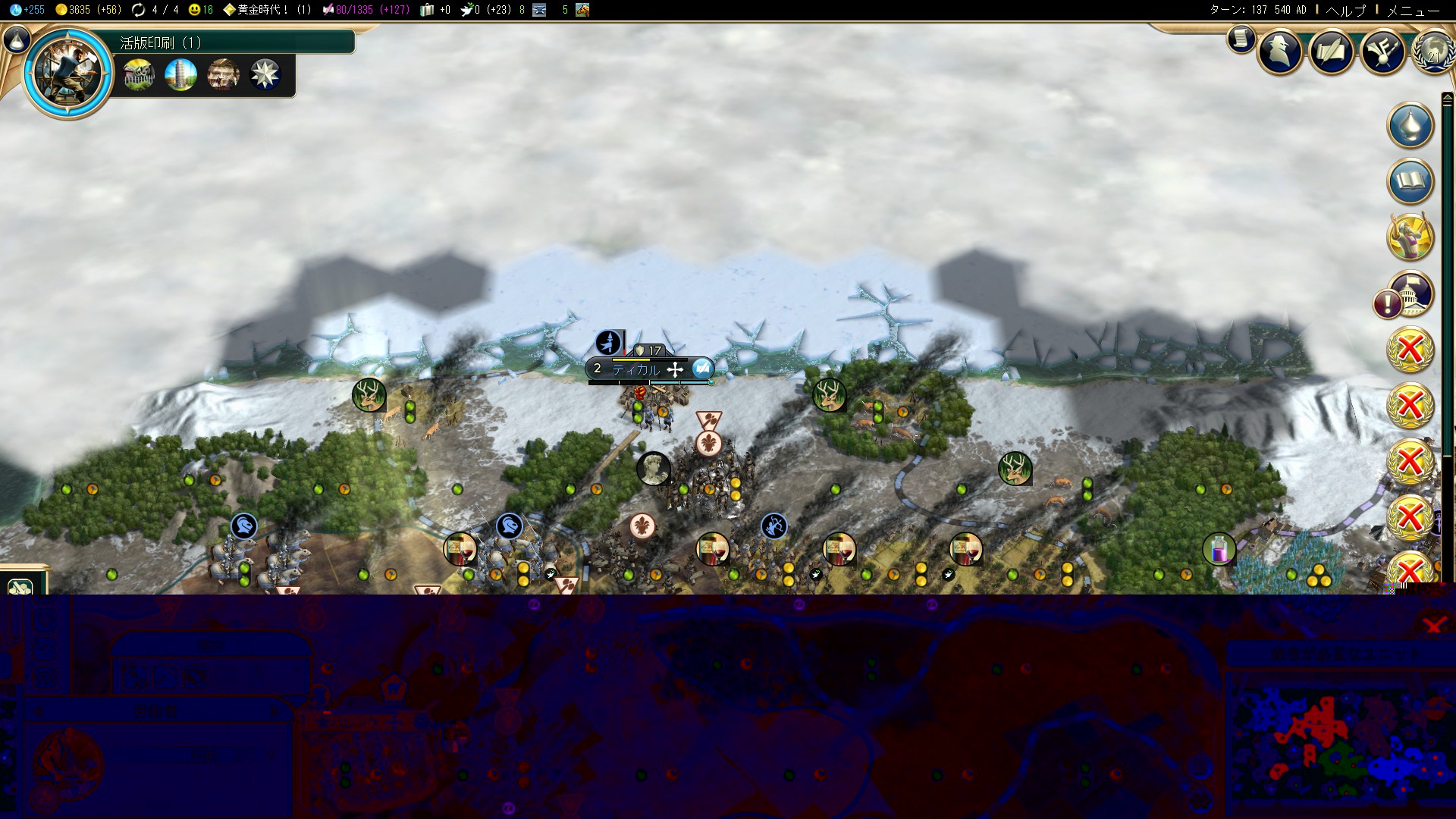
Task: Open the diplomacy overview globe icon
Action: 1432,52
